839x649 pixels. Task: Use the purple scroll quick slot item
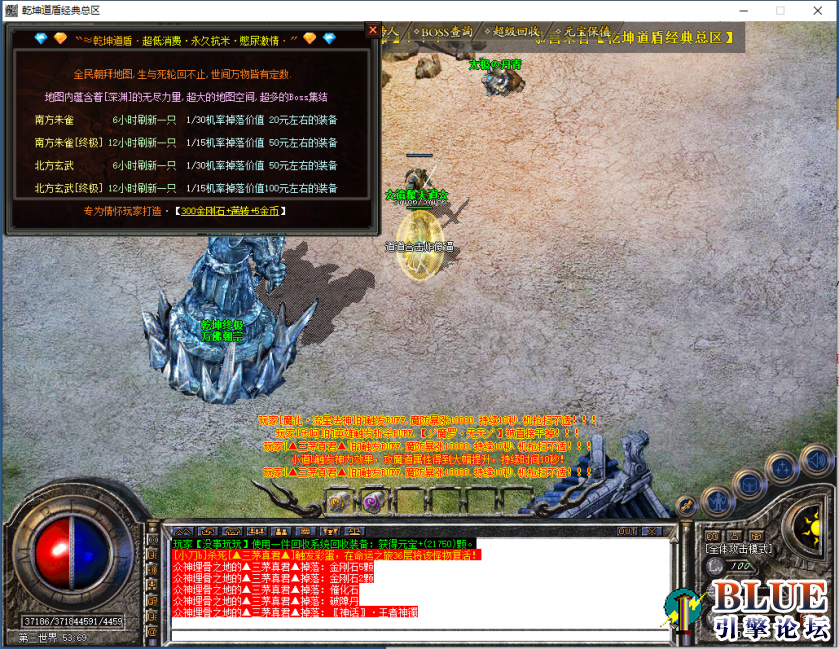pyautogui.click(x=372, y=502)
